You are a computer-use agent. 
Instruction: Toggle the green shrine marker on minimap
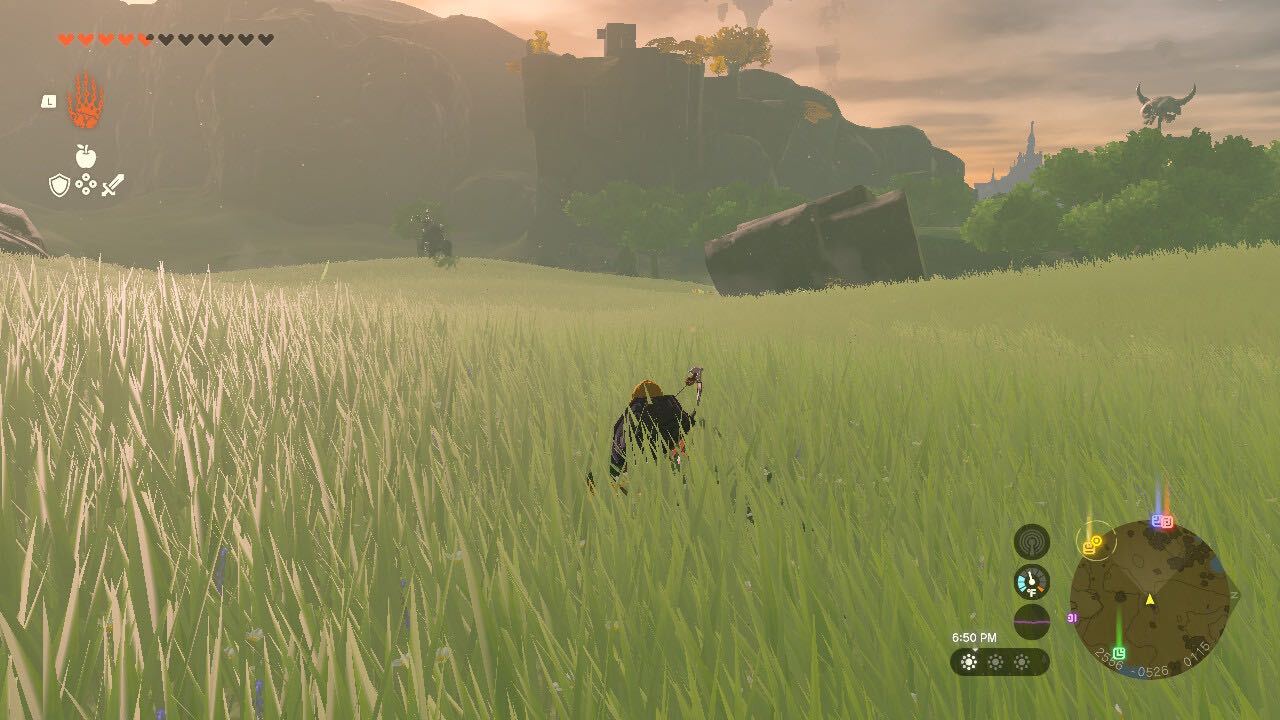1119,653
